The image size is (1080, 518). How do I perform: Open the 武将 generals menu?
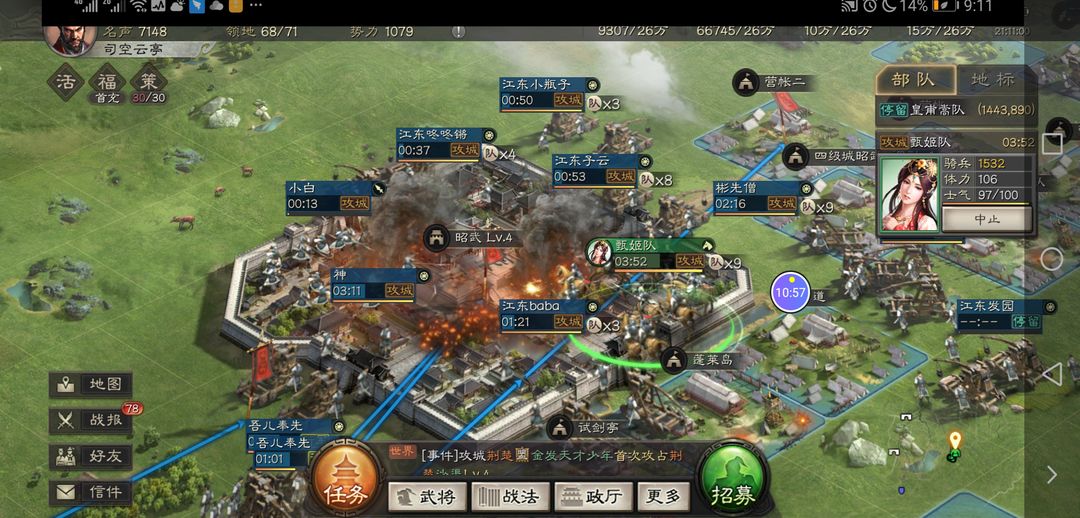(426, 496)
